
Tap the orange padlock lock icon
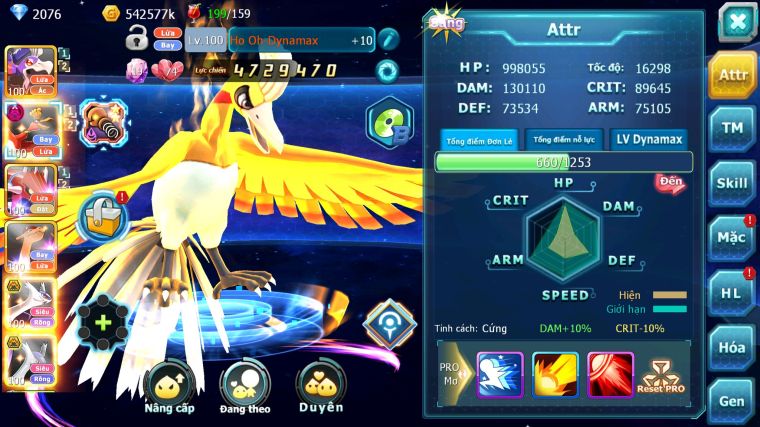pos(104,214)
